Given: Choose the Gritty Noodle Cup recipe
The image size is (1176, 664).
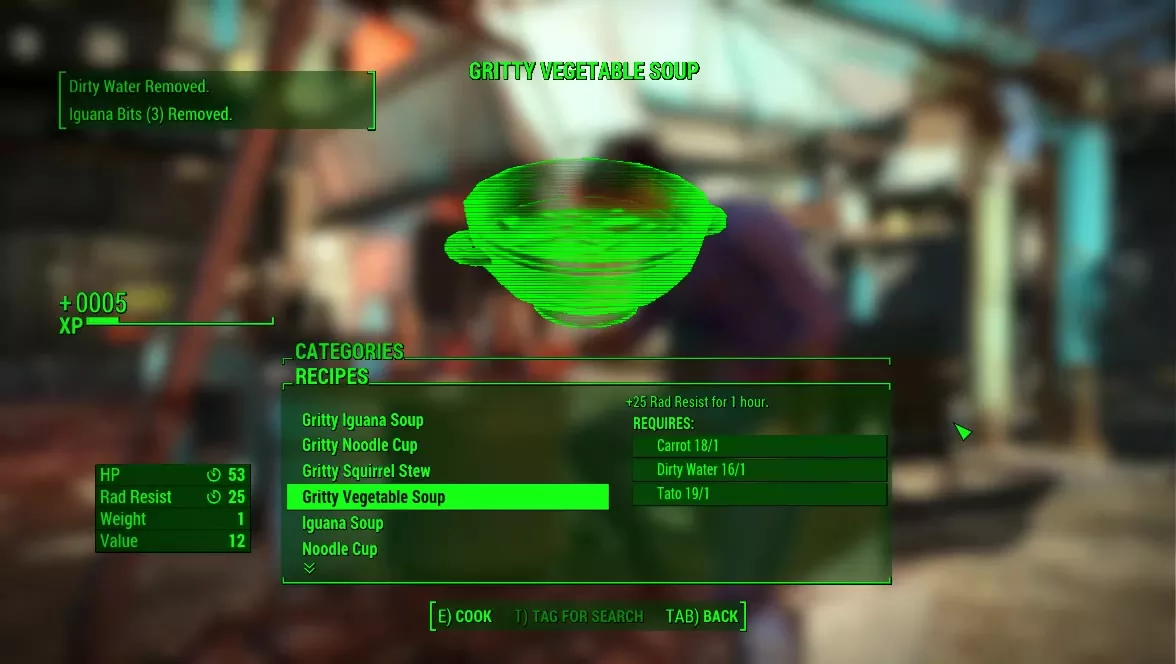Looking at the screenshot, I should tap(359, 445).
